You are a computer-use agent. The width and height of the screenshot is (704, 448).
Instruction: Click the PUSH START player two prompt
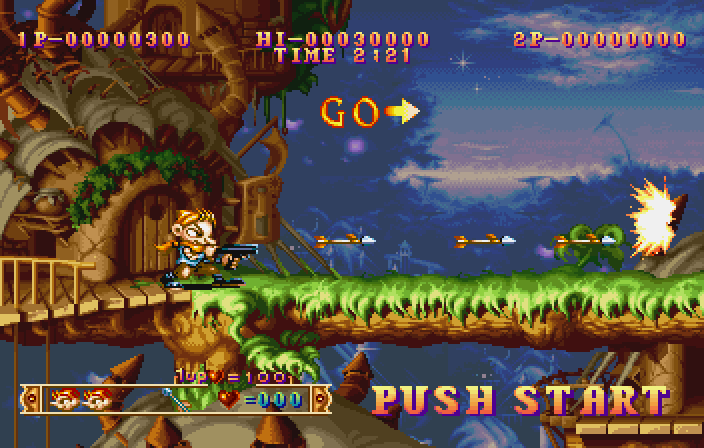coord(520,400)
